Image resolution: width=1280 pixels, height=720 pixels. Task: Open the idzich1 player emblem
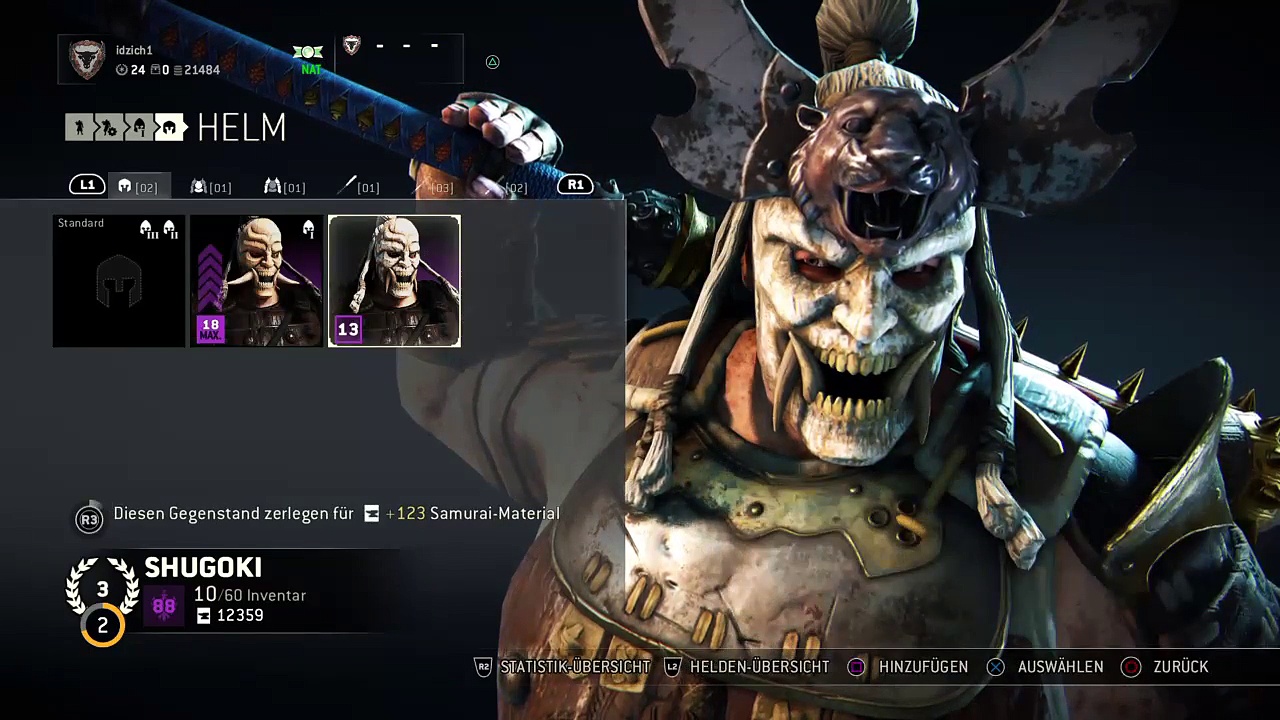pyautogui.click(x=87, y=60)
